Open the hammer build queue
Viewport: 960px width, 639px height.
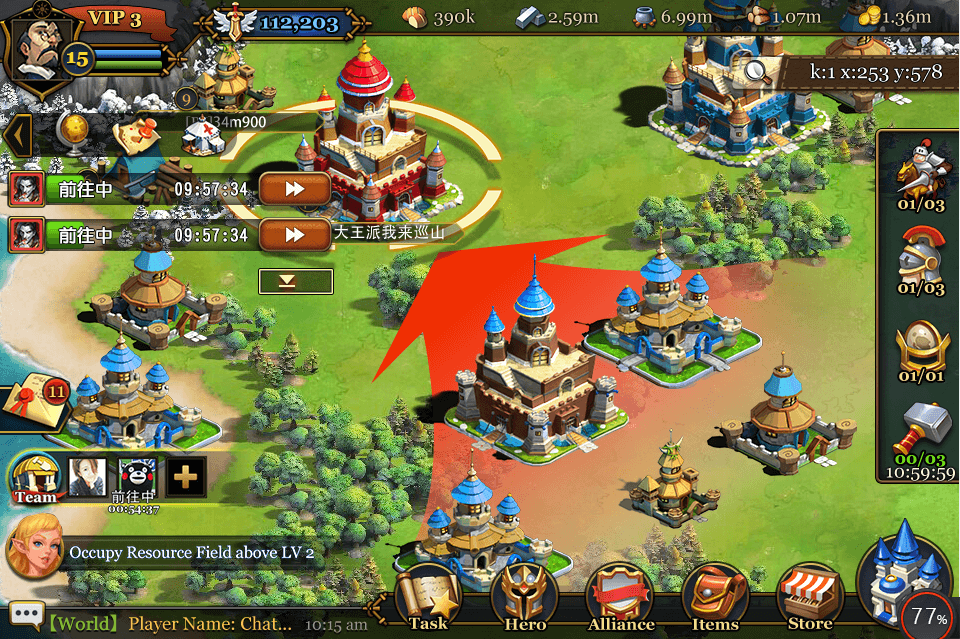(x=920, y=435)
